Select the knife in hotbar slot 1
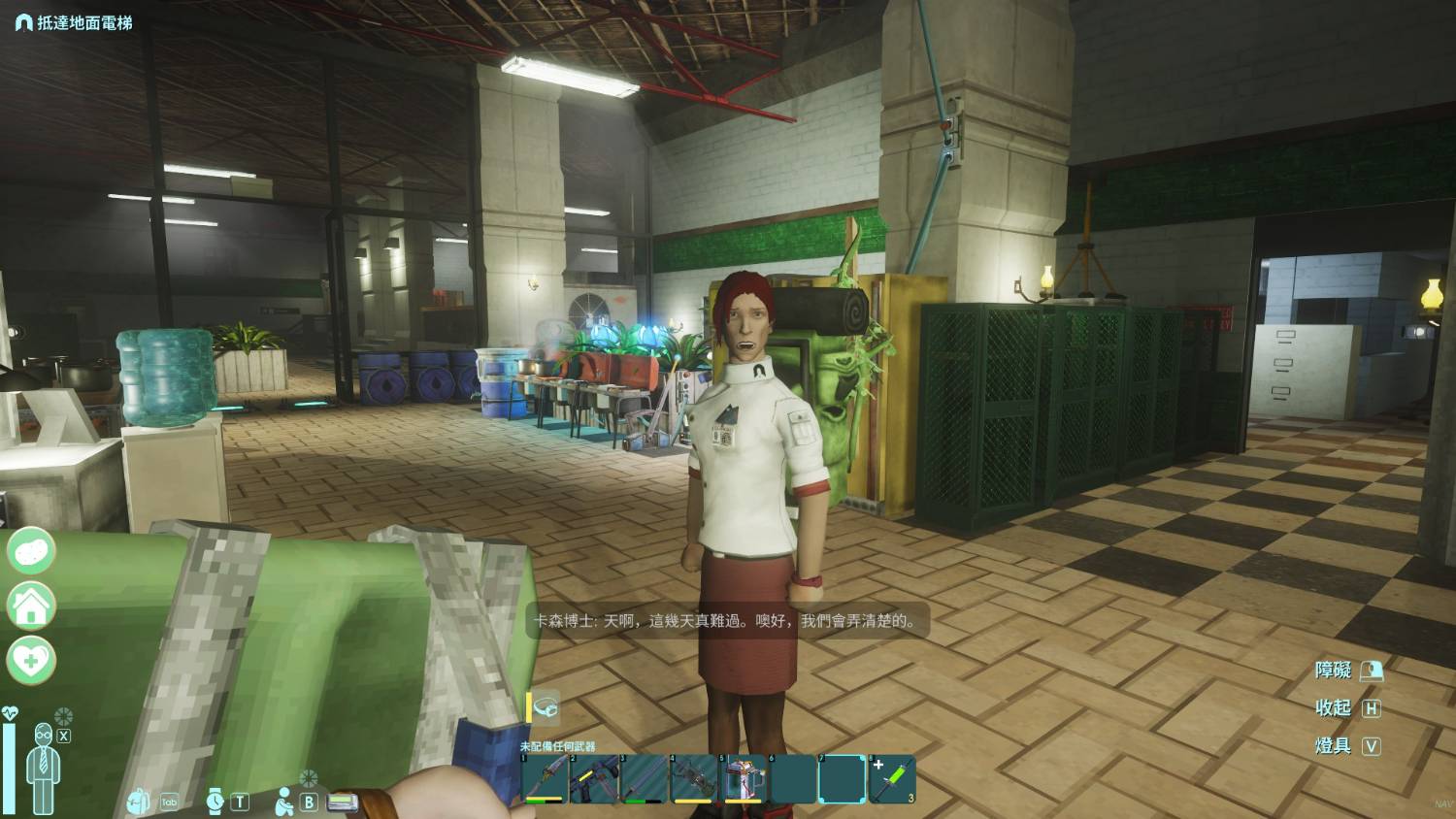This screenshot has width=1456, height=819. tap(544, 779)
